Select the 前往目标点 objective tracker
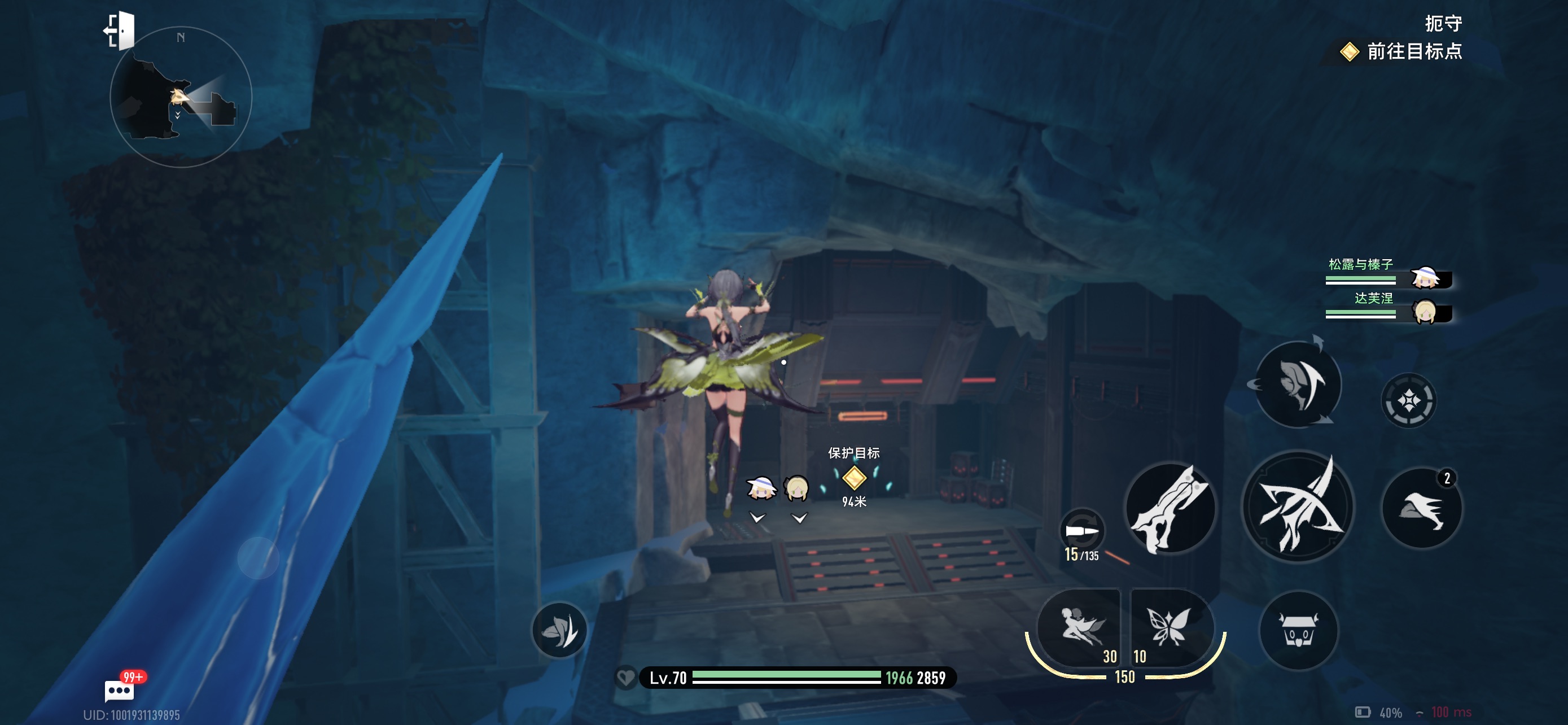The height and width of the screenshot is (725, 1568). point(1403,51)
